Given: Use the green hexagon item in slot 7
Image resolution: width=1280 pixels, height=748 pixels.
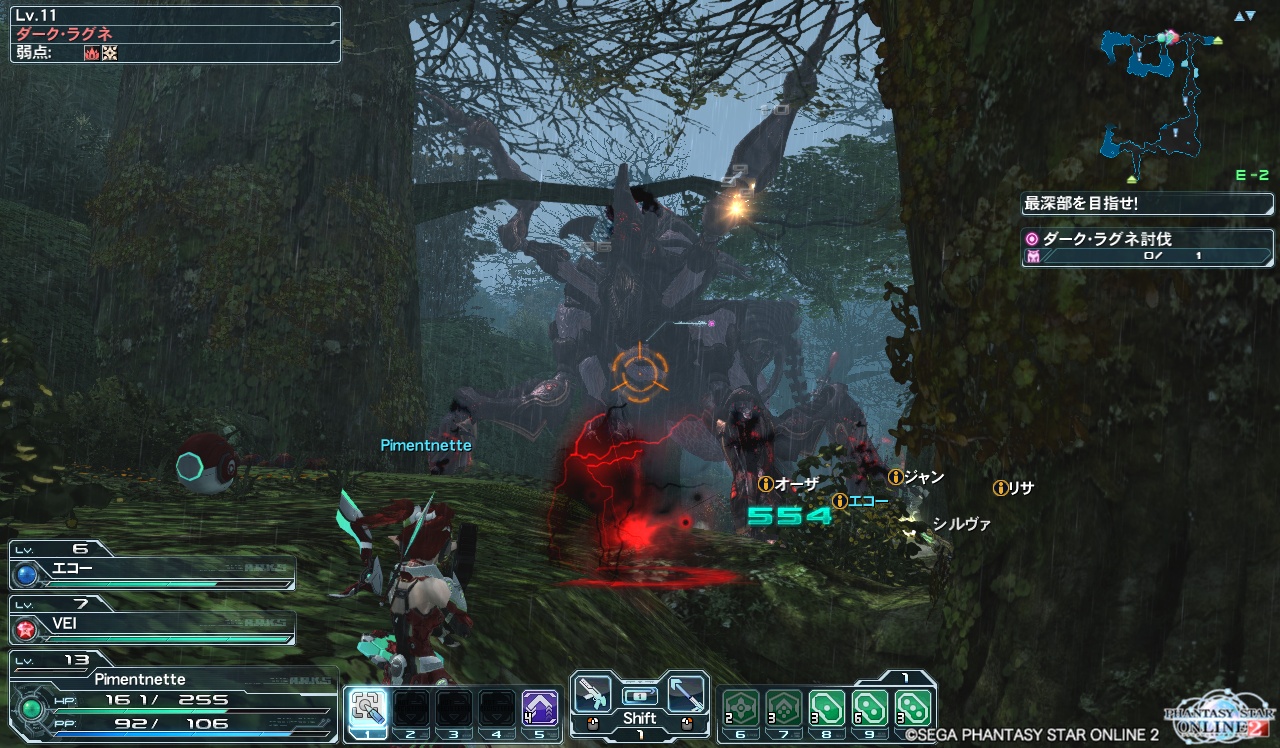Looking at the screenshot, I should coord(785,708).
